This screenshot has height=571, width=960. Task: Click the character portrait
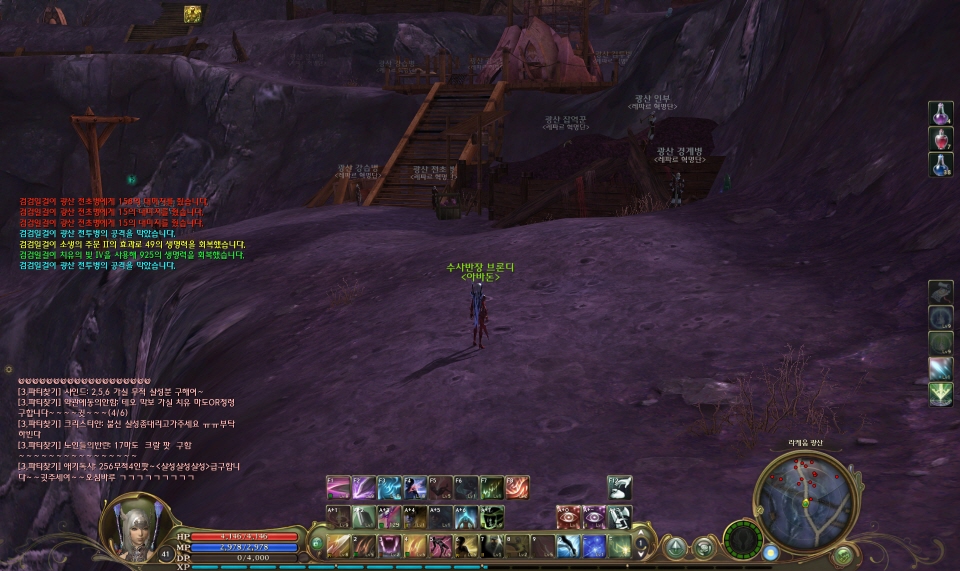coord(132,524)
